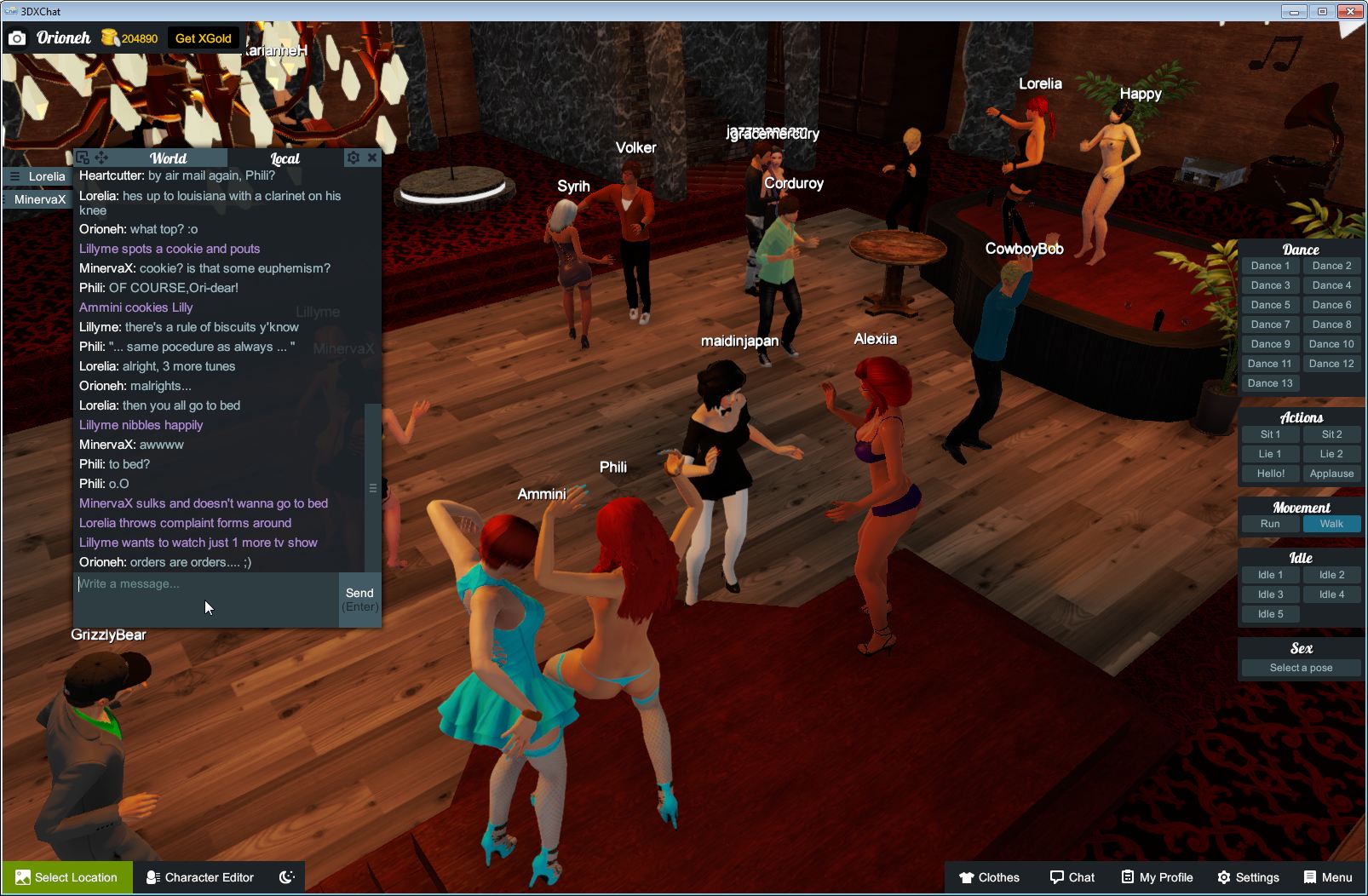Toggle Walk movement mode
The width and height of the screenshot is (1368, 896).
[x=1331, y=524]
